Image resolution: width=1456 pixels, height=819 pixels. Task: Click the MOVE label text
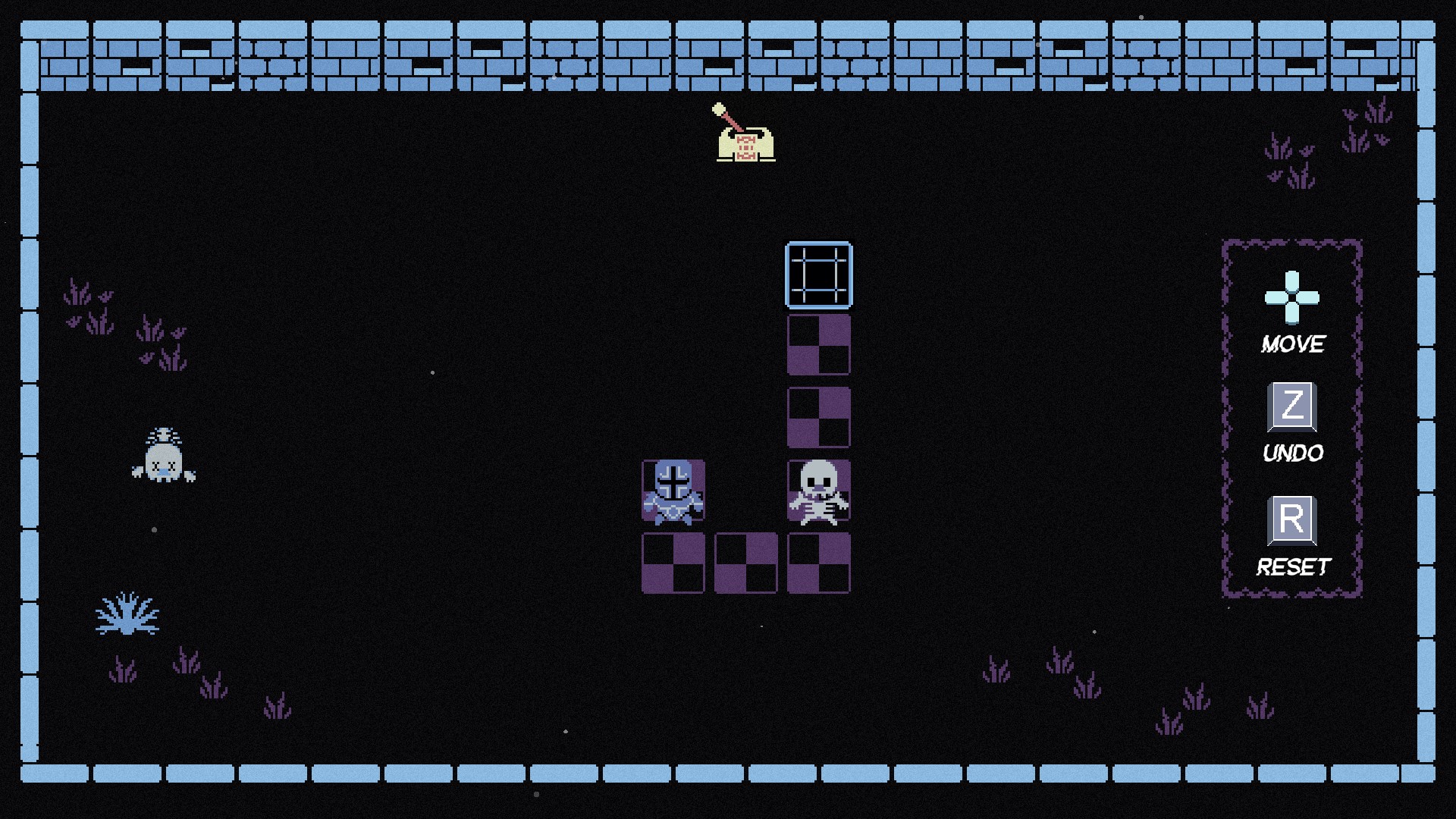click(x=1292, y=343)
